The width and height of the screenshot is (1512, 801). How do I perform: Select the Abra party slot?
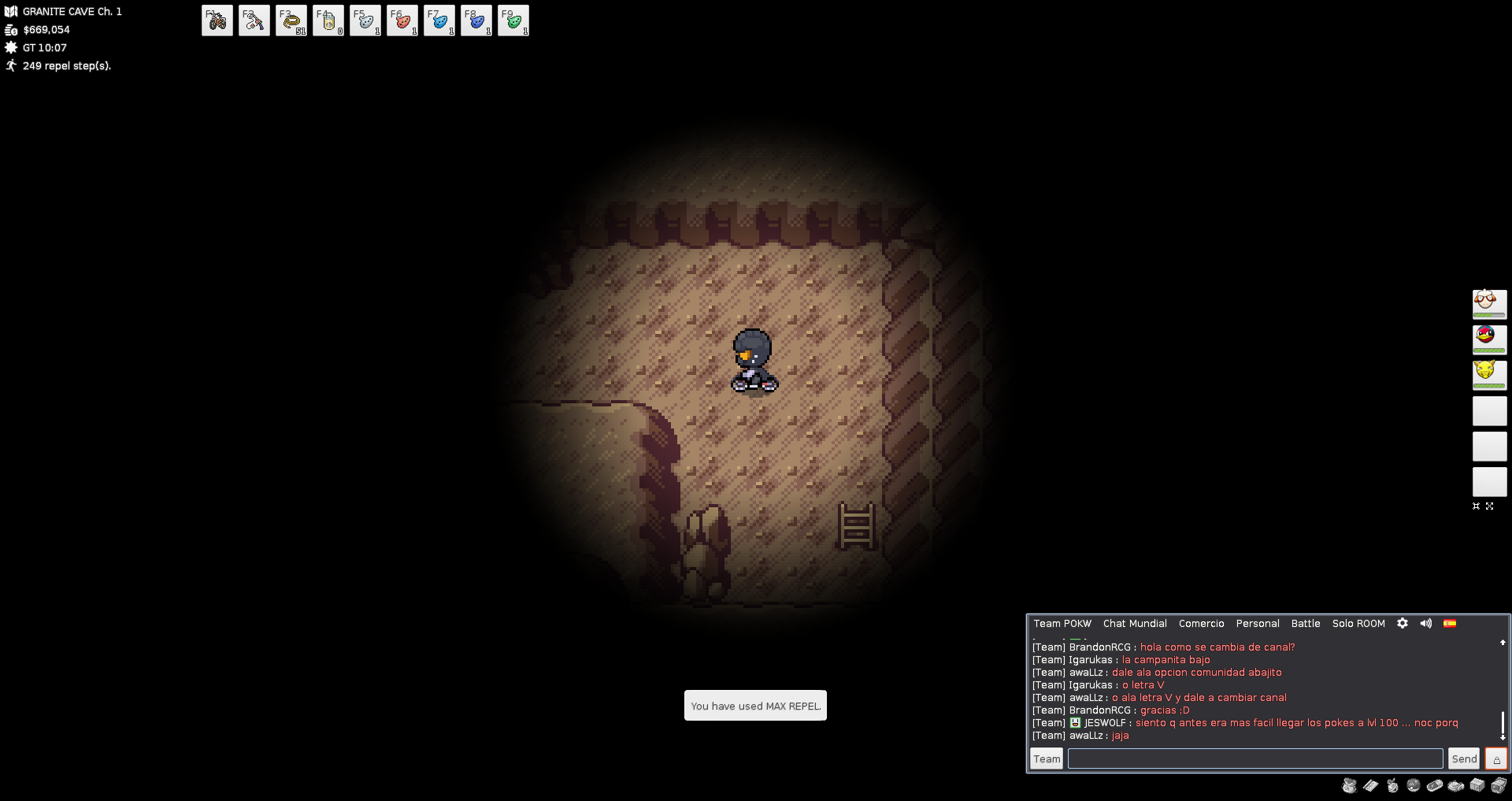[x=1489, y=374]
